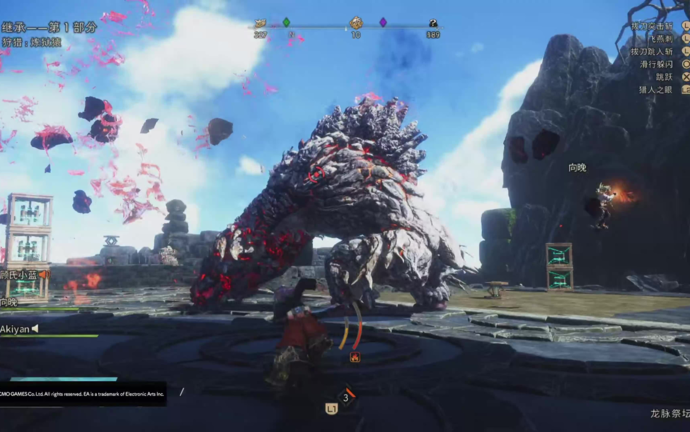Select the gold gear resource icon
Screen dimensions: 690x432
(x=356, y=22)
